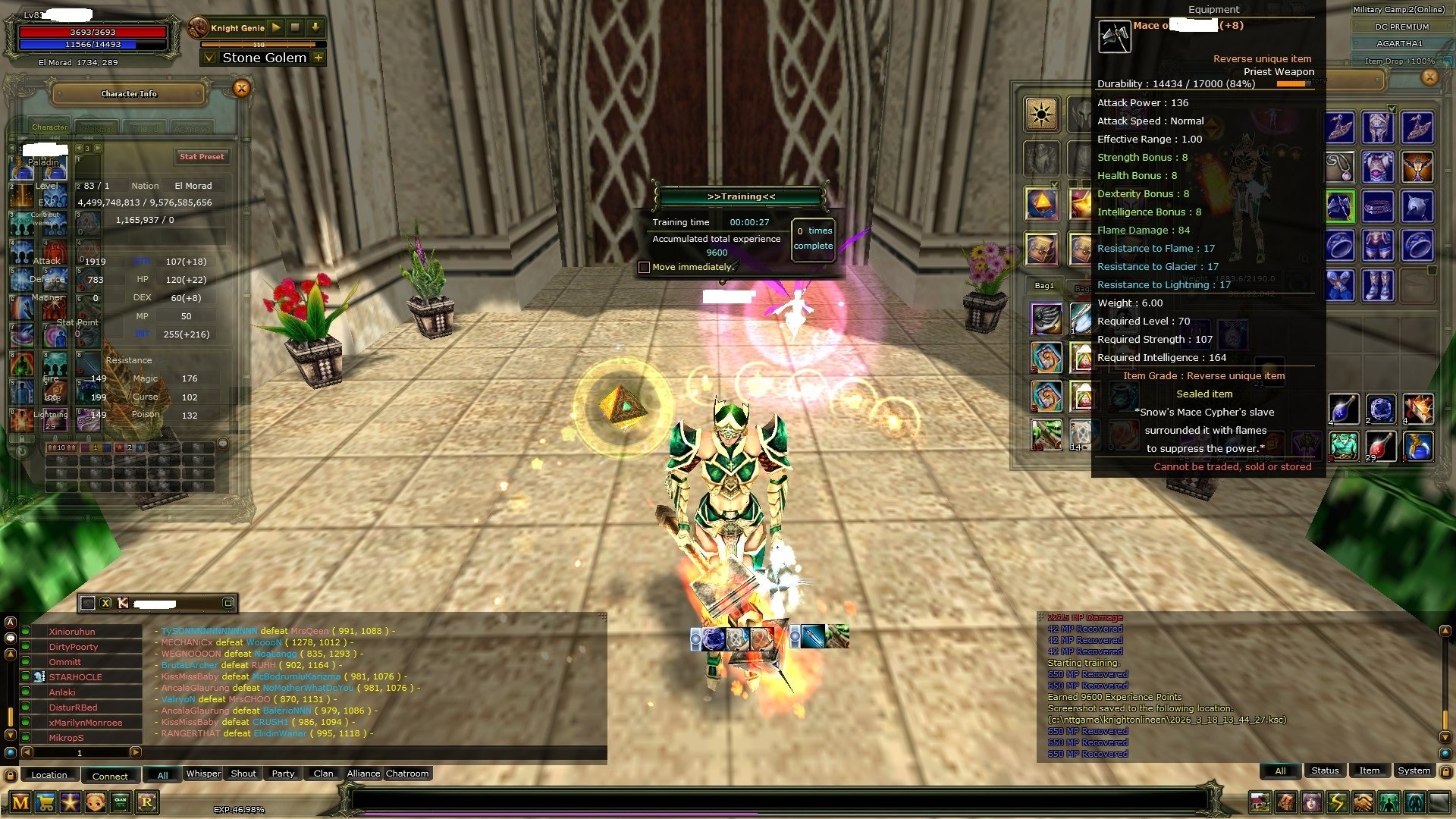Expand Knight Genie options with the down arrow
The height and width of the screenshot is (819, 1456).
314,27
